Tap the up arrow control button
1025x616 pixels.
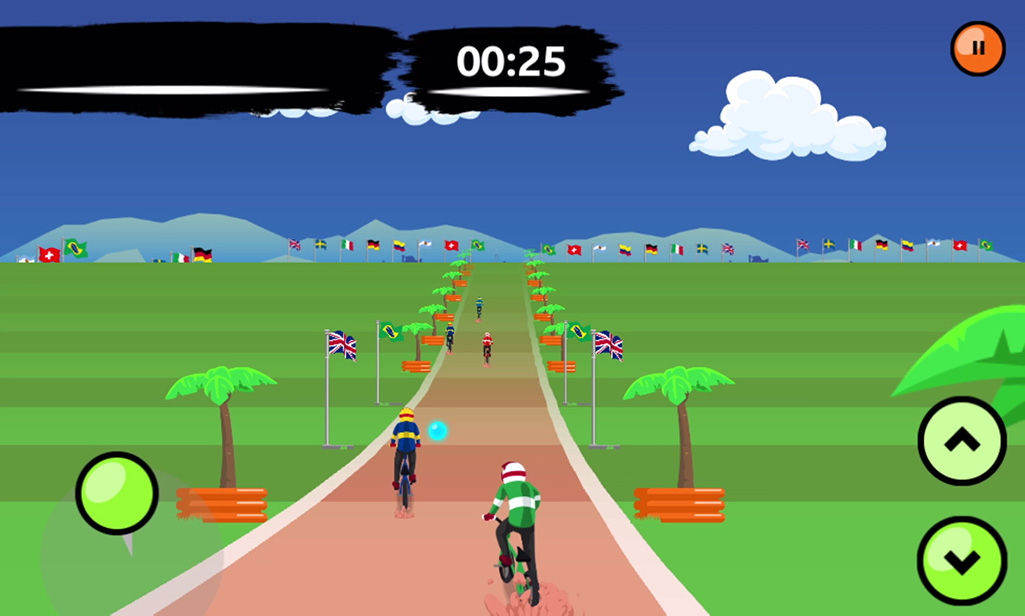click(961, 441)
